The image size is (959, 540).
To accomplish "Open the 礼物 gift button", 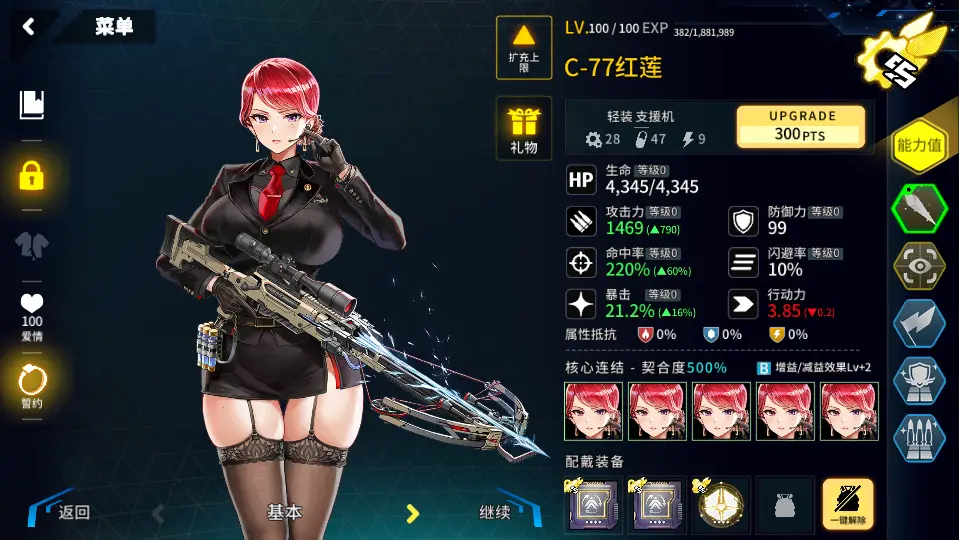I will (x=524, y=129).
